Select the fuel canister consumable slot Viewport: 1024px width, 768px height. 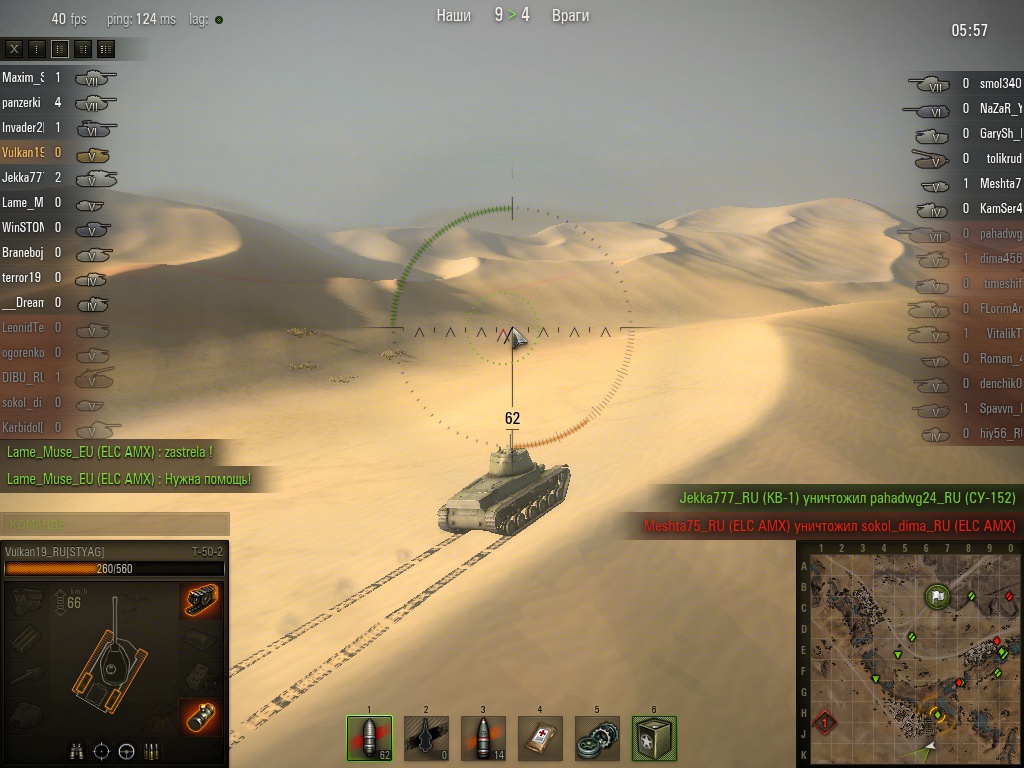click(x=654, y=738)
